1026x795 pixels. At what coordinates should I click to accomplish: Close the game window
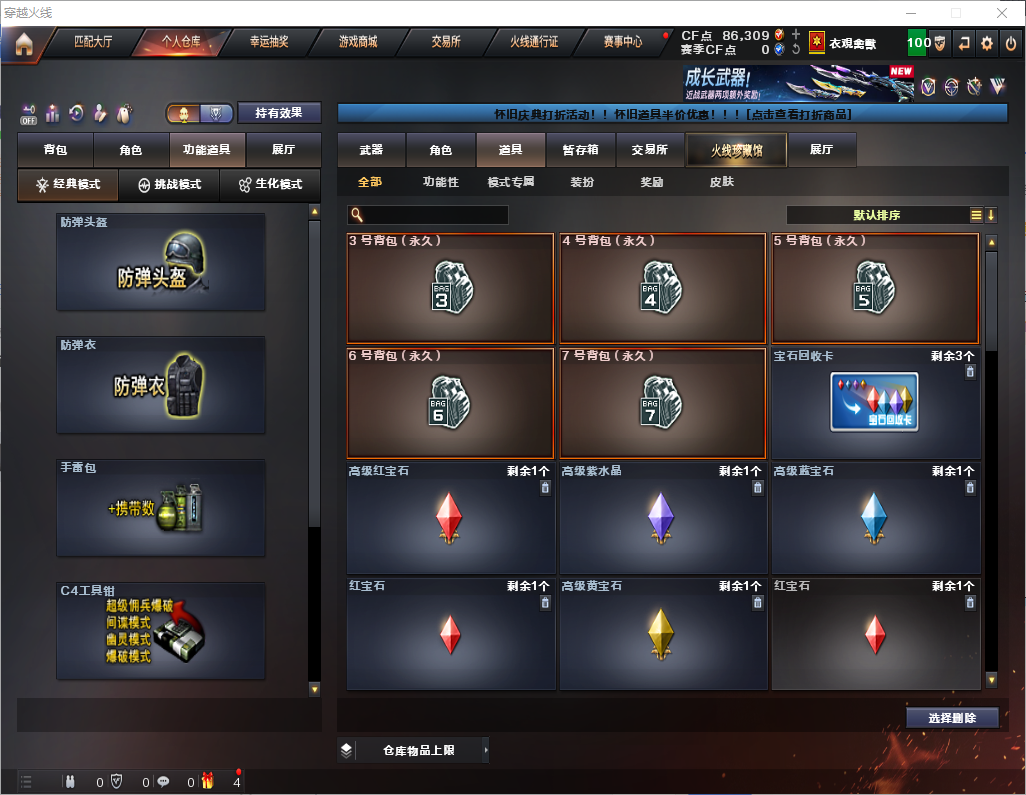click(1001, 13)
